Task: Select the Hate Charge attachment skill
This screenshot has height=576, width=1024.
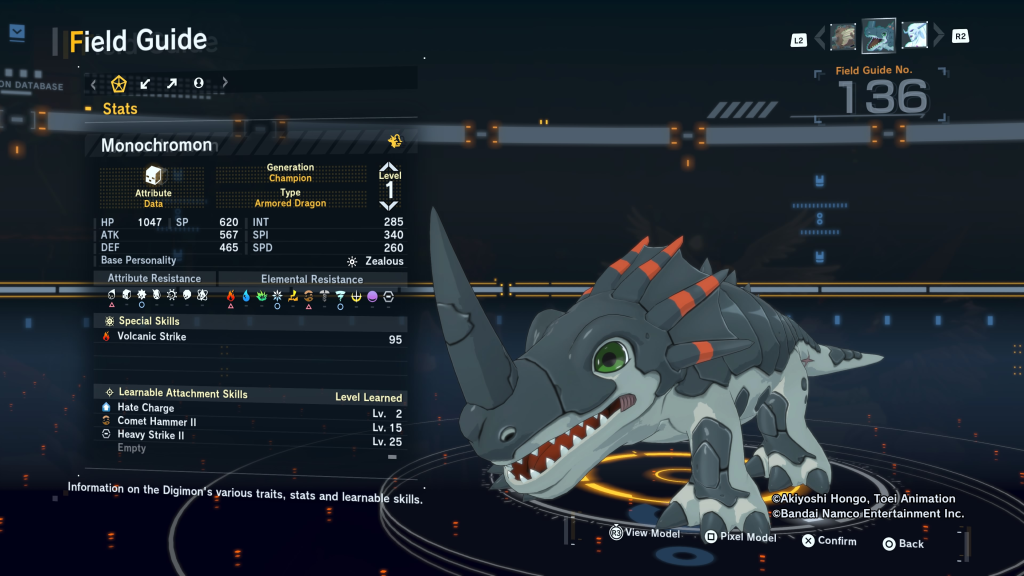Action: (145, 408)
